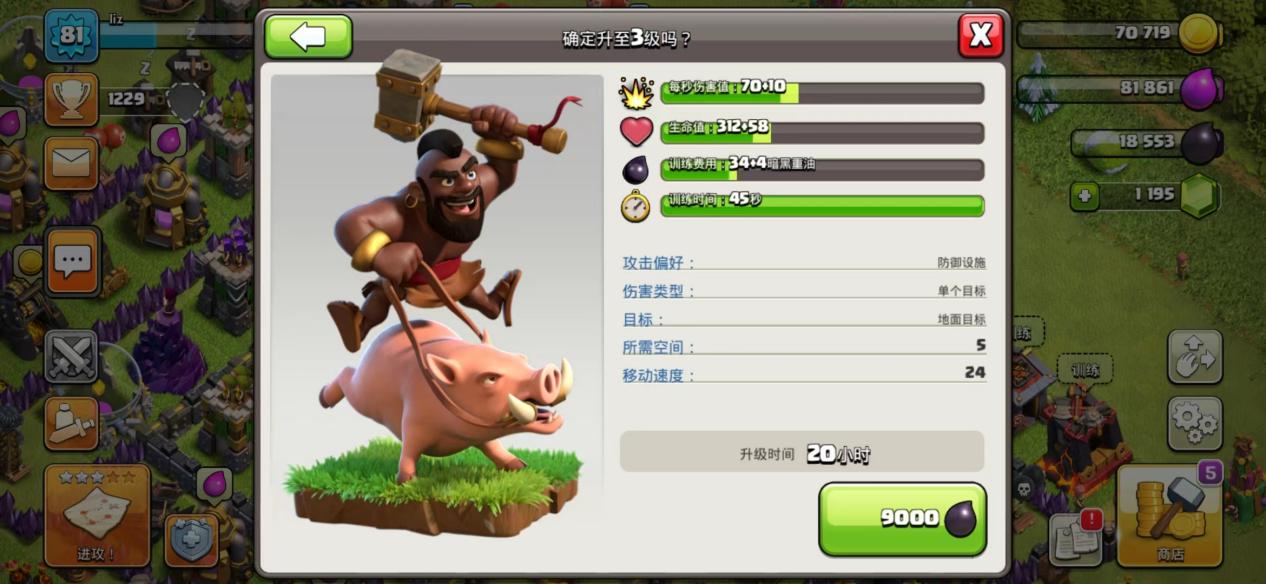Image resolution: width=1266 pixels, height=584 pixels.
Task: Confirm upgrade for 9000 dark elixir
Action: 902,518
